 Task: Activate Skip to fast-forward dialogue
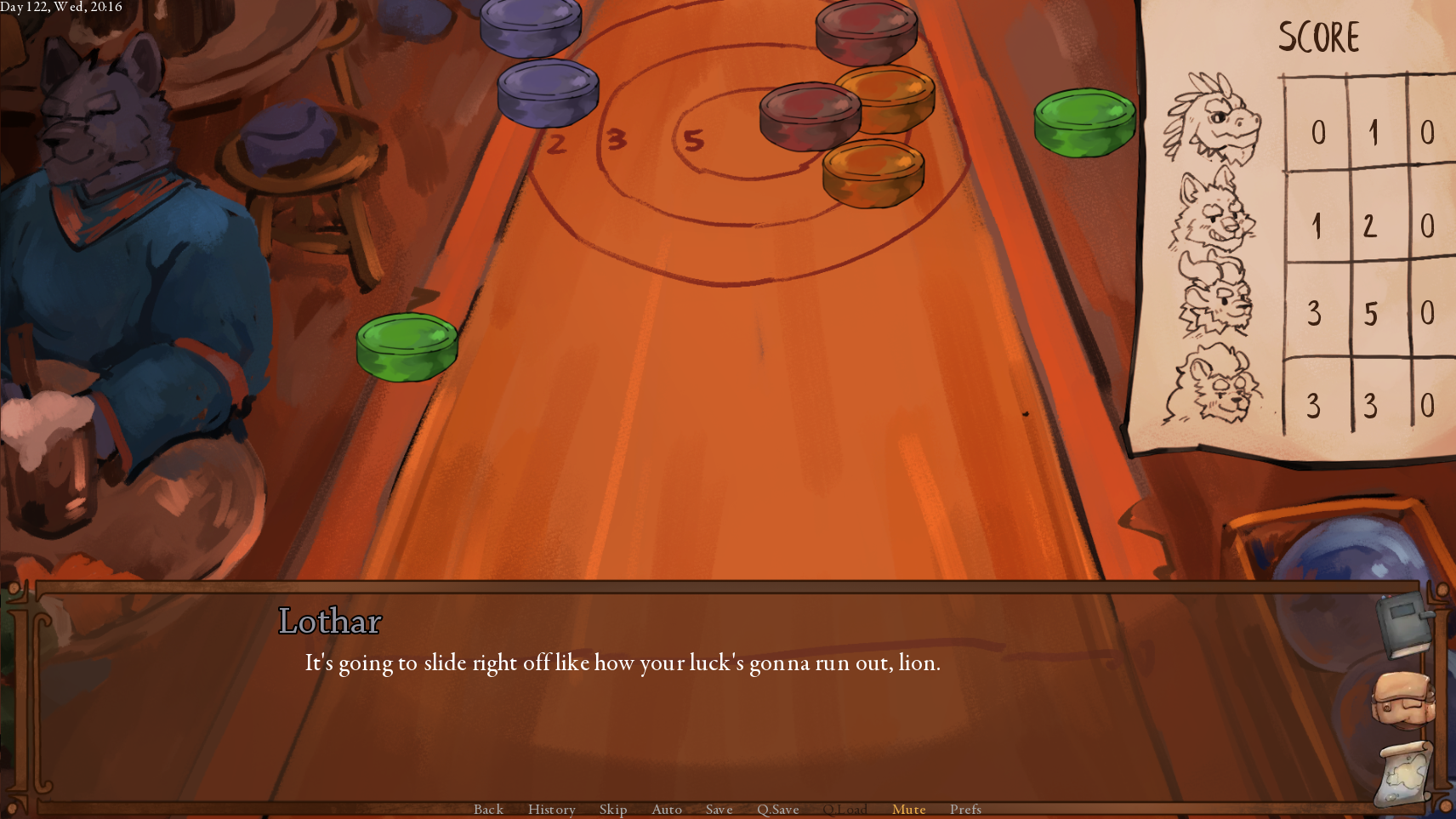coord(612,809)
